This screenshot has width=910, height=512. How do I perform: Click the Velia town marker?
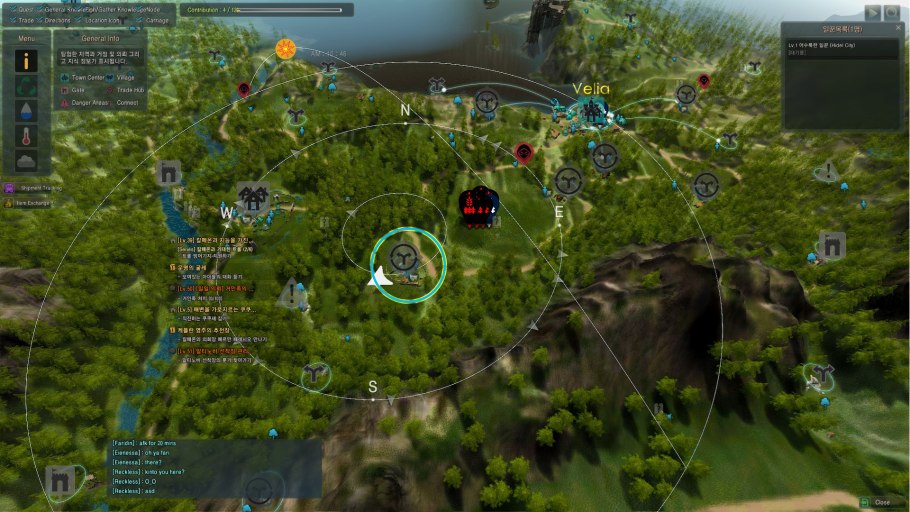(591, 110)
